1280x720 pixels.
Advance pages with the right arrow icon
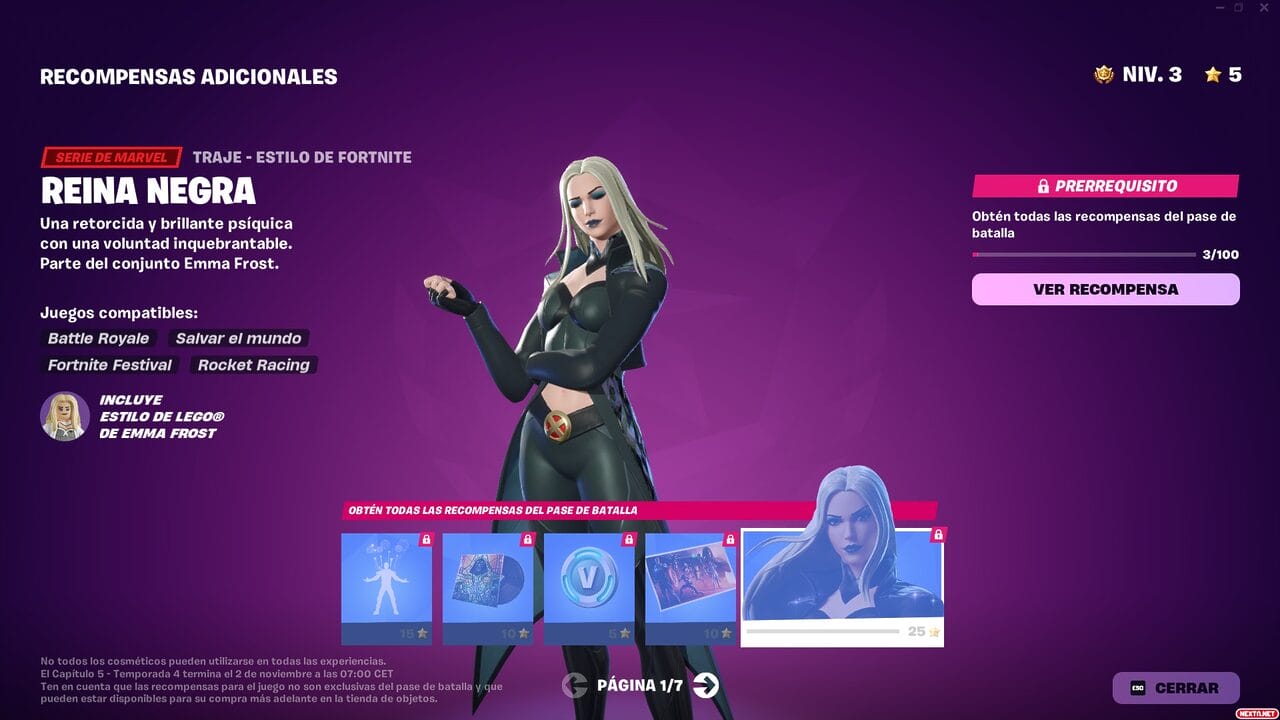point(705,686)
